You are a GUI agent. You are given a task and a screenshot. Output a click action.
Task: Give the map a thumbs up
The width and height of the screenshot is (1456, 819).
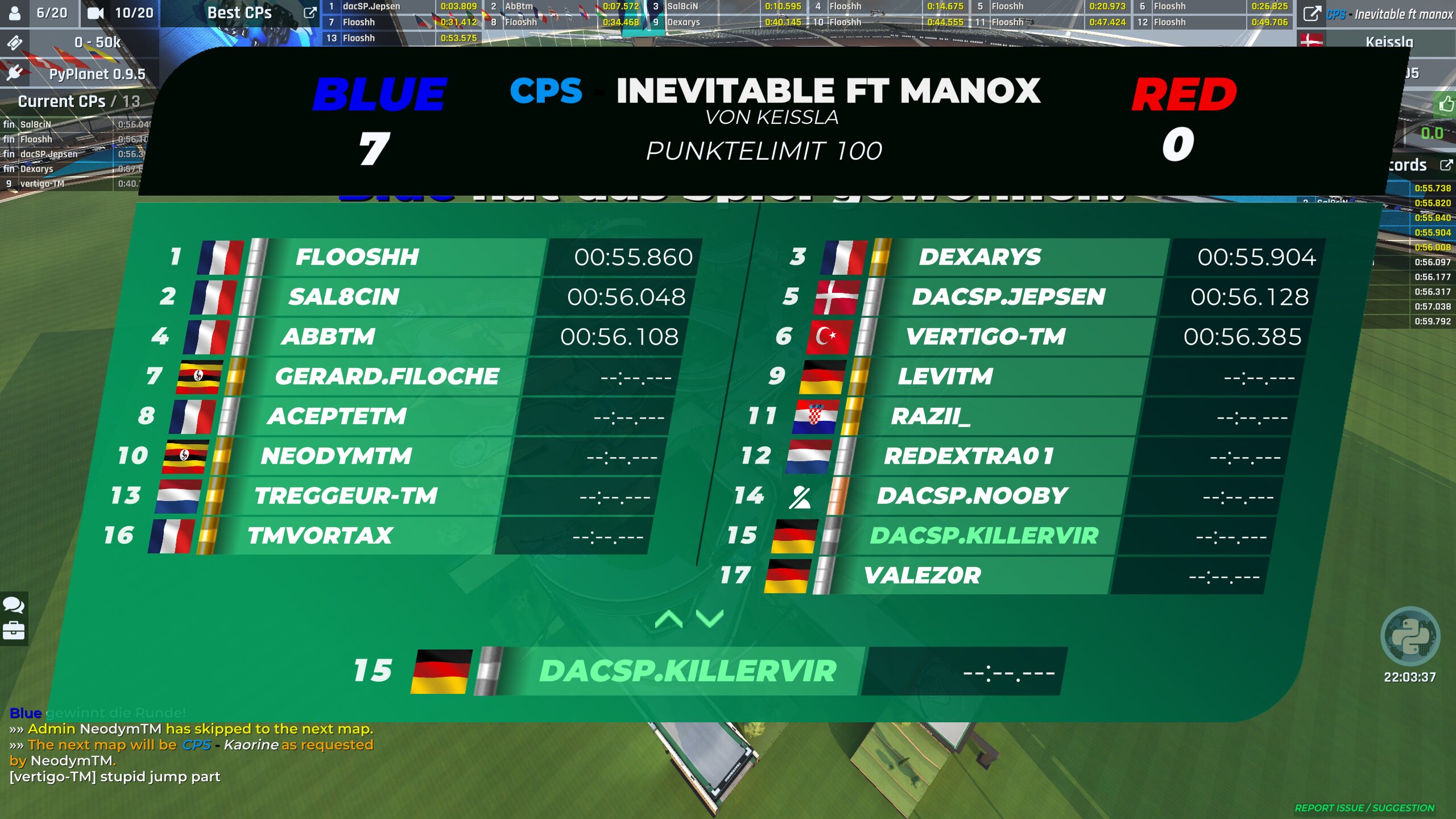click(1446, 104)
